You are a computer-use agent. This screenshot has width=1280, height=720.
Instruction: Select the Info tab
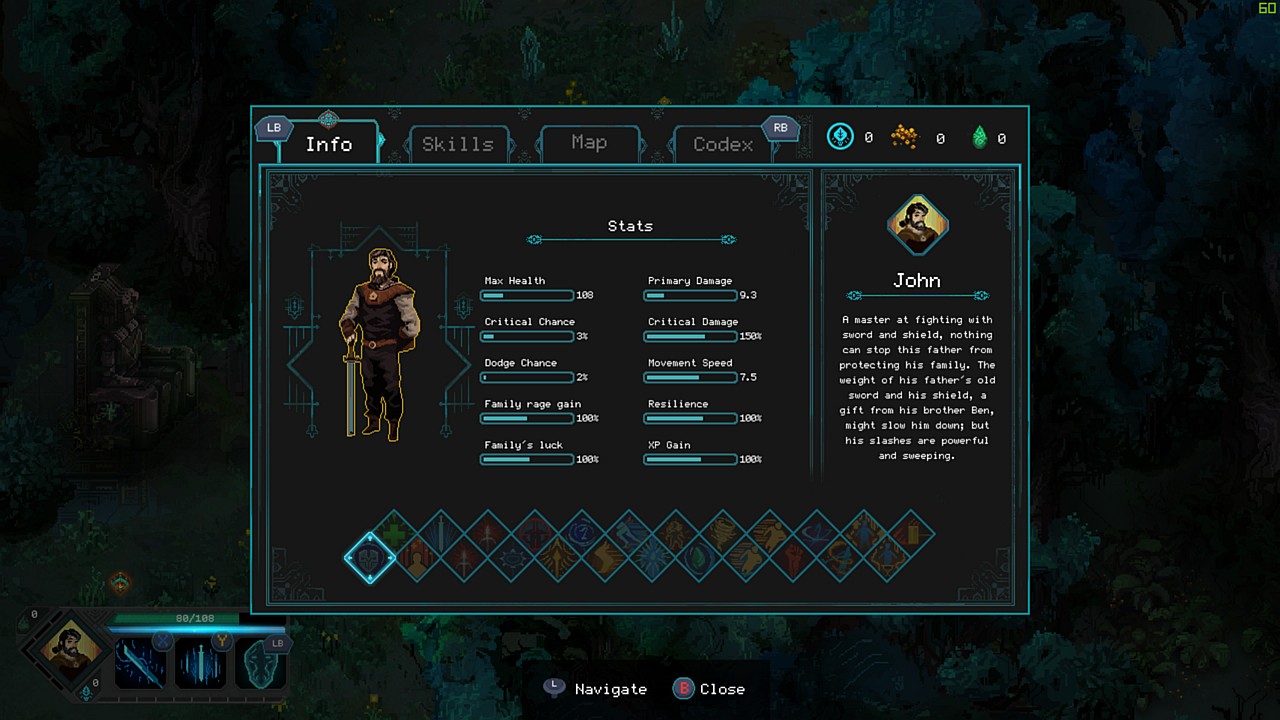pyautogui.click(x=328, y=144)
